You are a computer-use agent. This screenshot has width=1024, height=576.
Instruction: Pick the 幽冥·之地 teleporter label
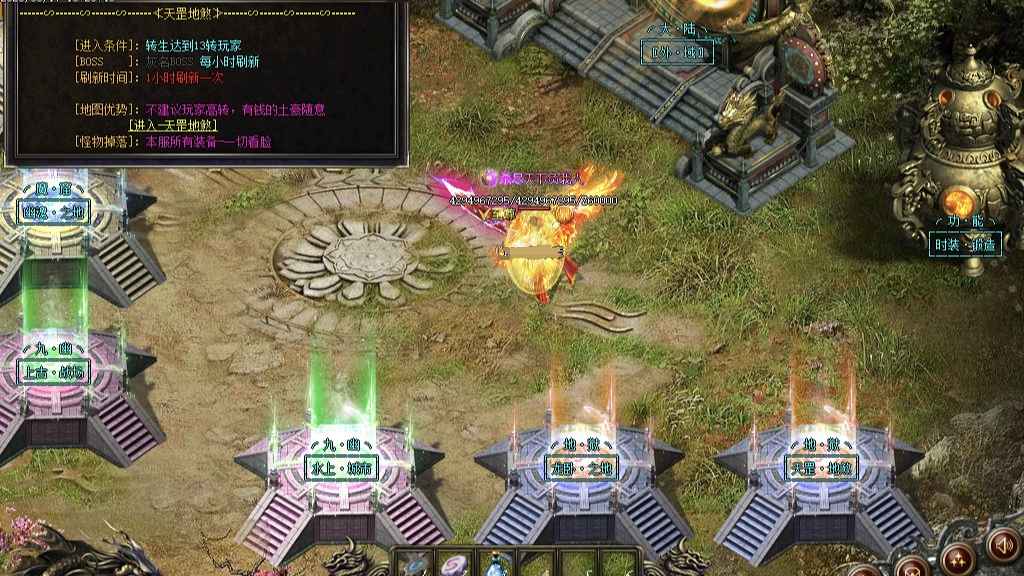[54, 210]
